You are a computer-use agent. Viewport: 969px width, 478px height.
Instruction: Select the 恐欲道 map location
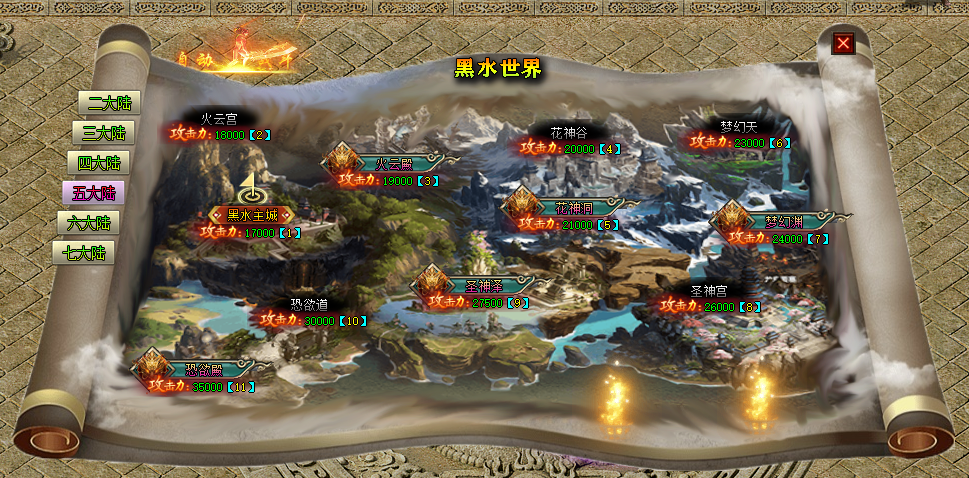point(309,304)
